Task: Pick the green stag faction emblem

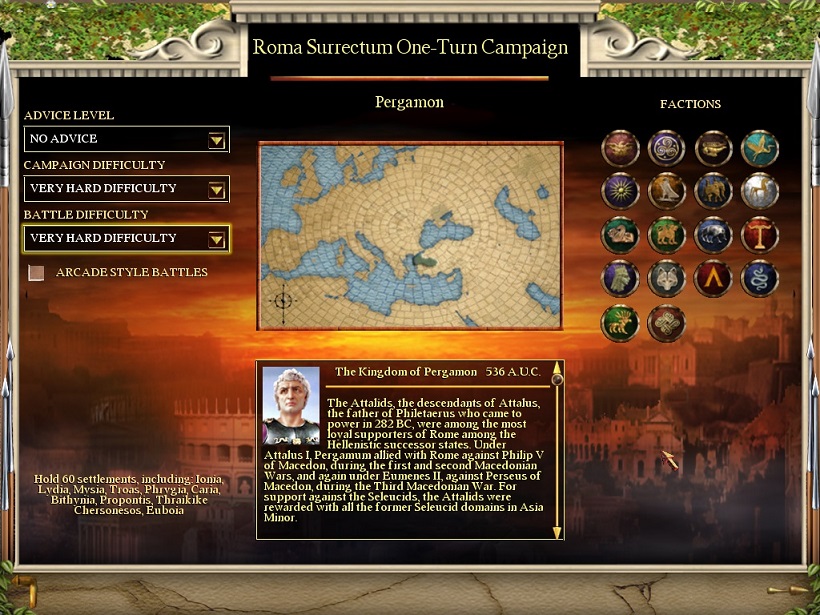Action: [x=620, y=323]
